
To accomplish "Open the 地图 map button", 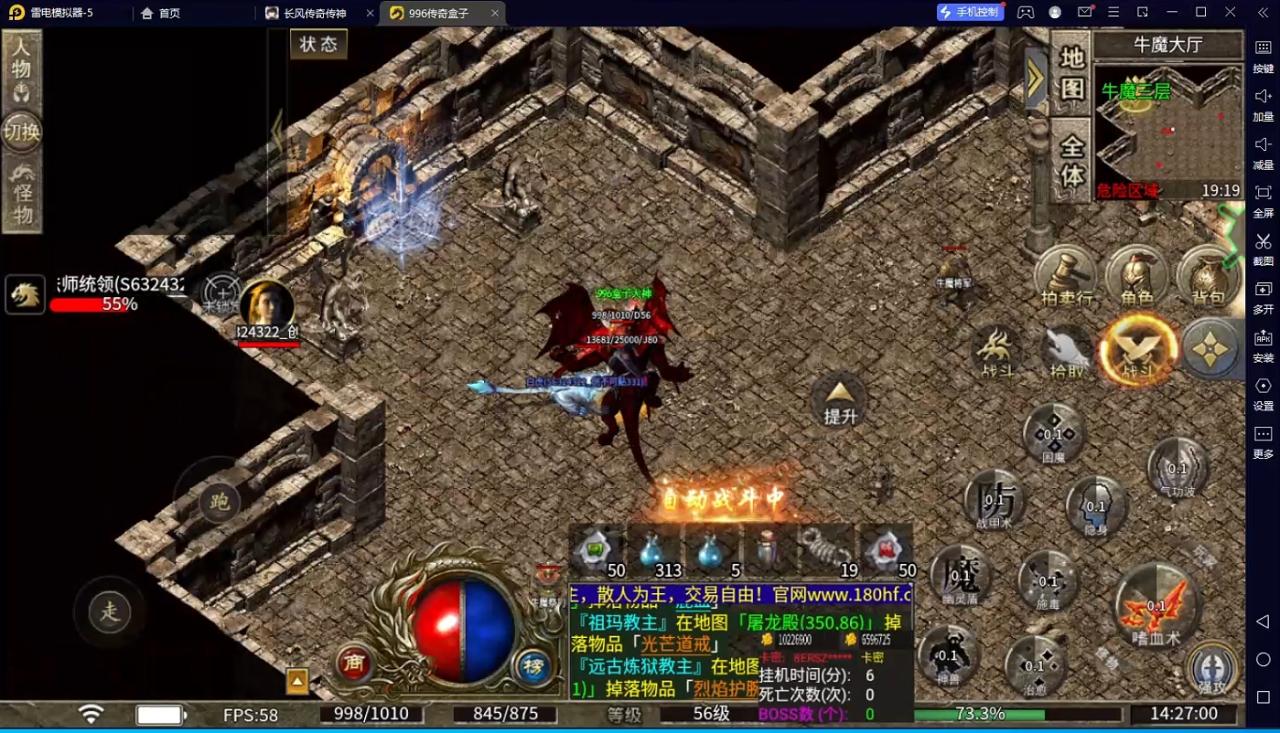I will (x=1071, y=73).
